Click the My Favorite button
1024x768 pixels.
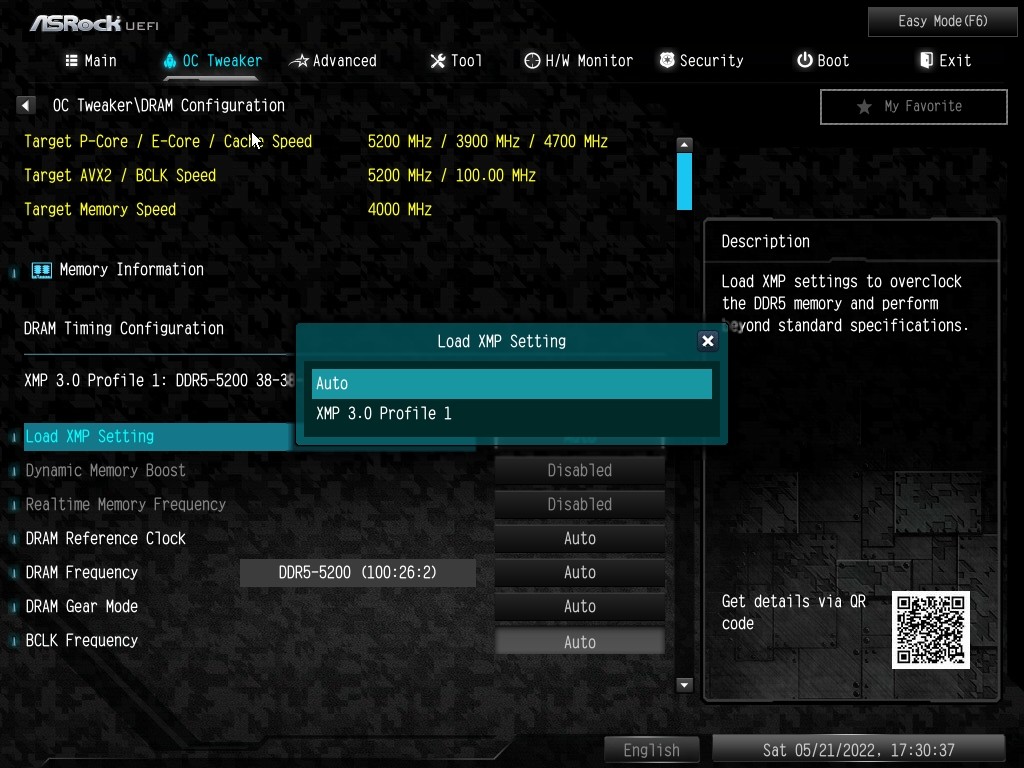[x=913, y=106]
